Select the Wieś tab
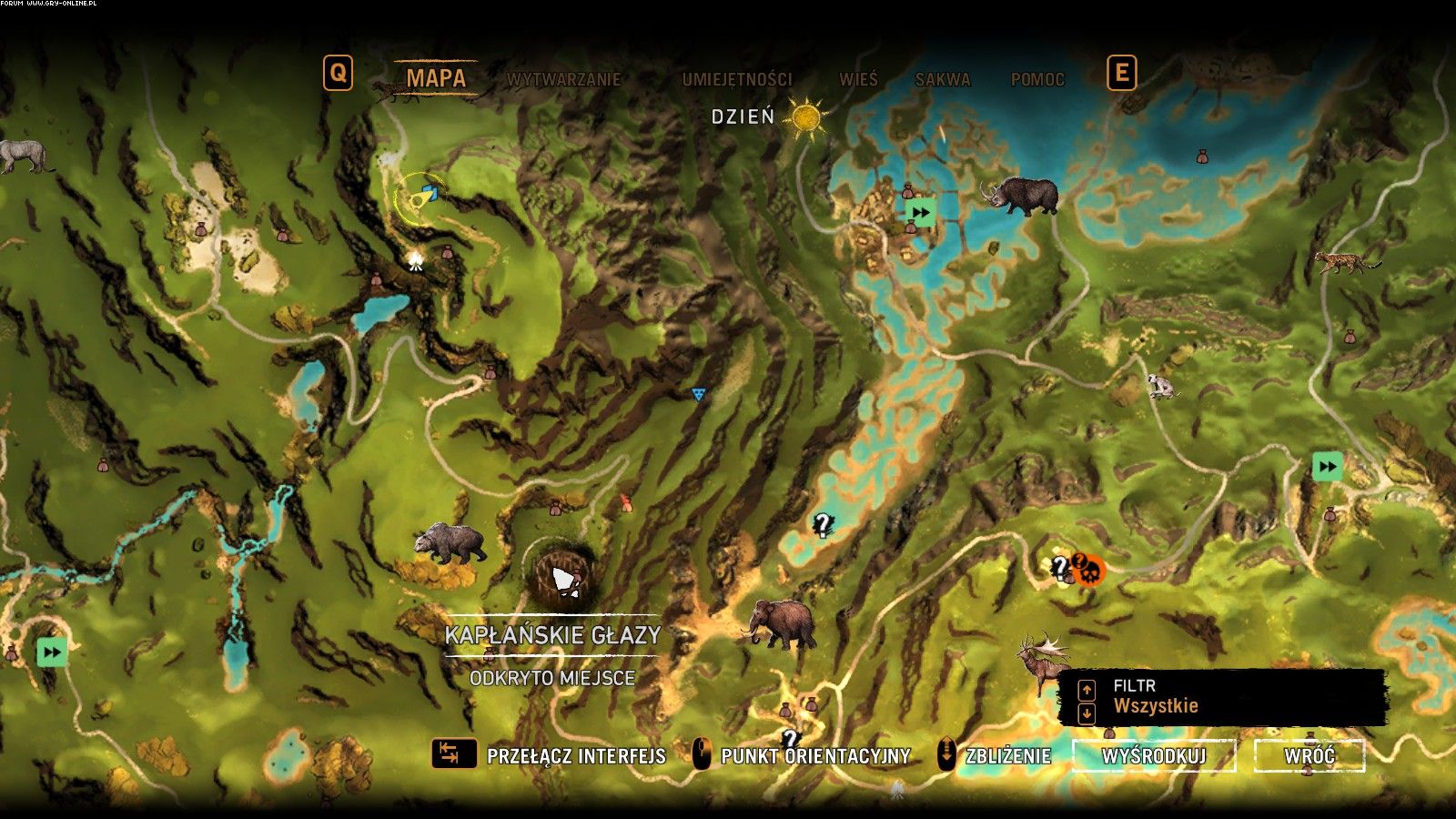This screenshot has height=819, width=1456. [x=858, y=79]
